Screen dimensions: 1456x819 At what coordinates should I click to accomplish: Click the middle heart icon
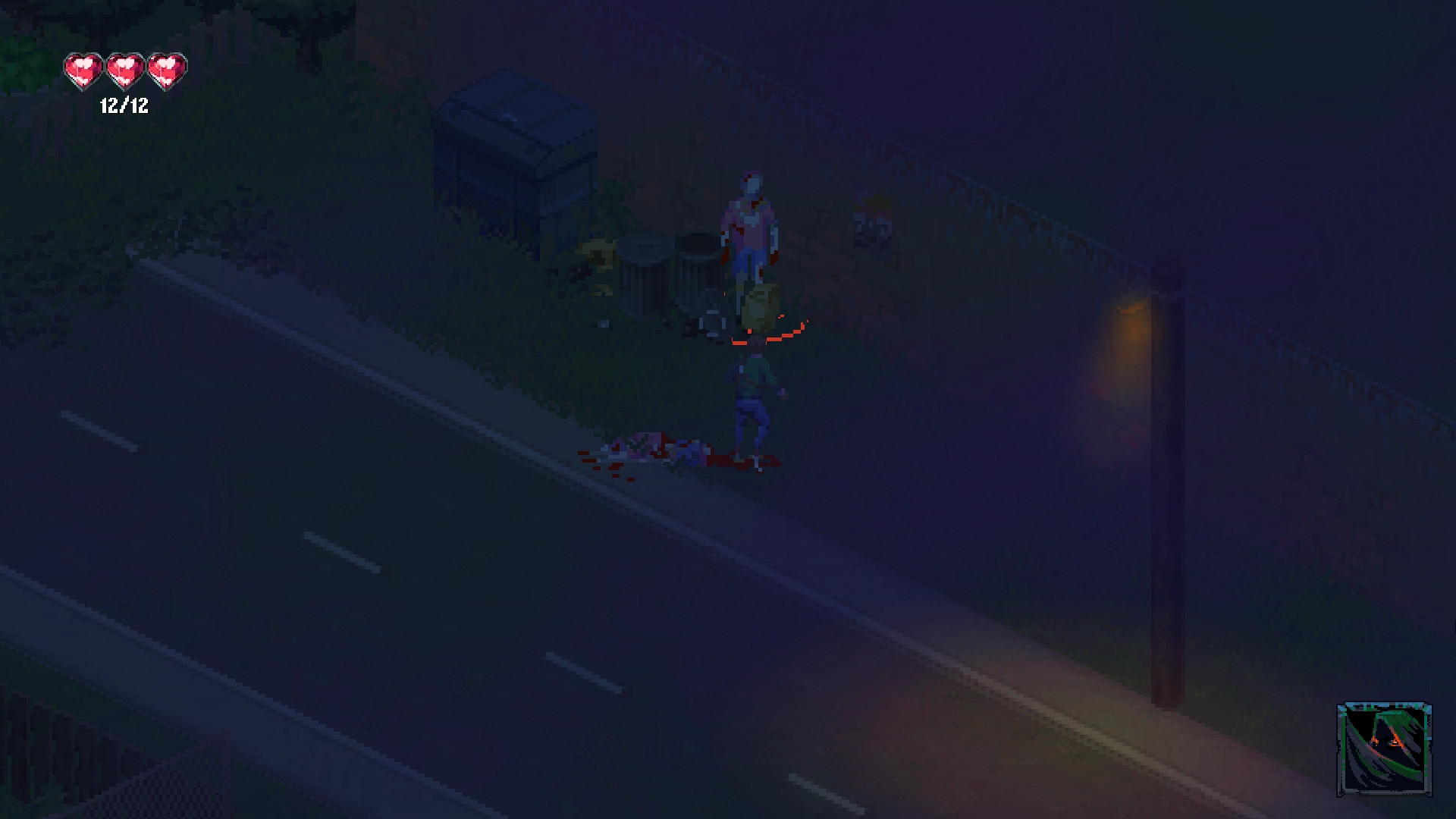[x=123, y=70]
